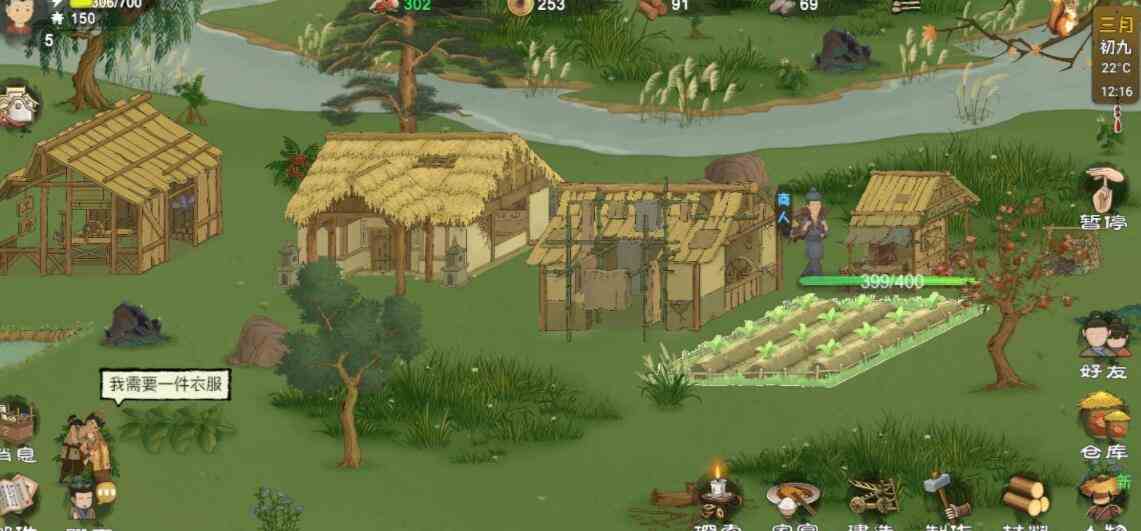Open the candle icon menu
The width and height of the screenshot is (1141, 531).
coord(717,495)
